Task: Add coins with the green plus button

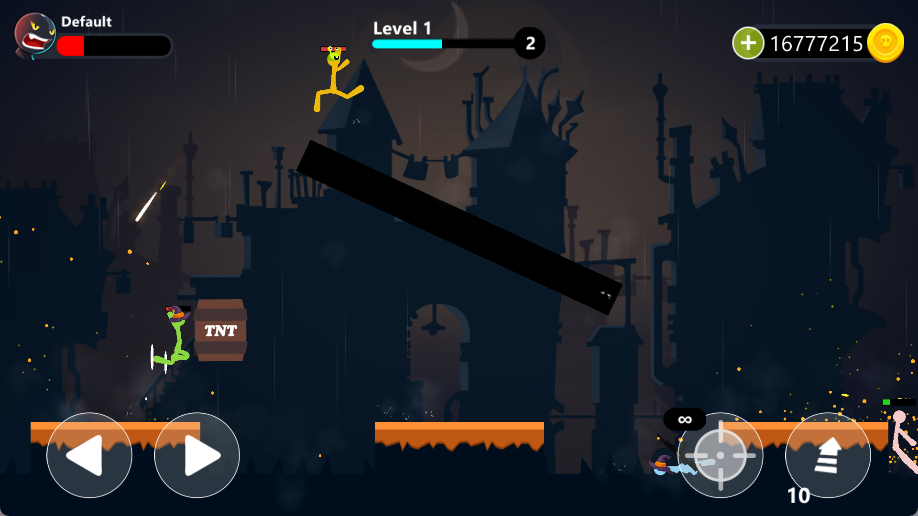Action: pyautogui.click(x=748, y=43)
